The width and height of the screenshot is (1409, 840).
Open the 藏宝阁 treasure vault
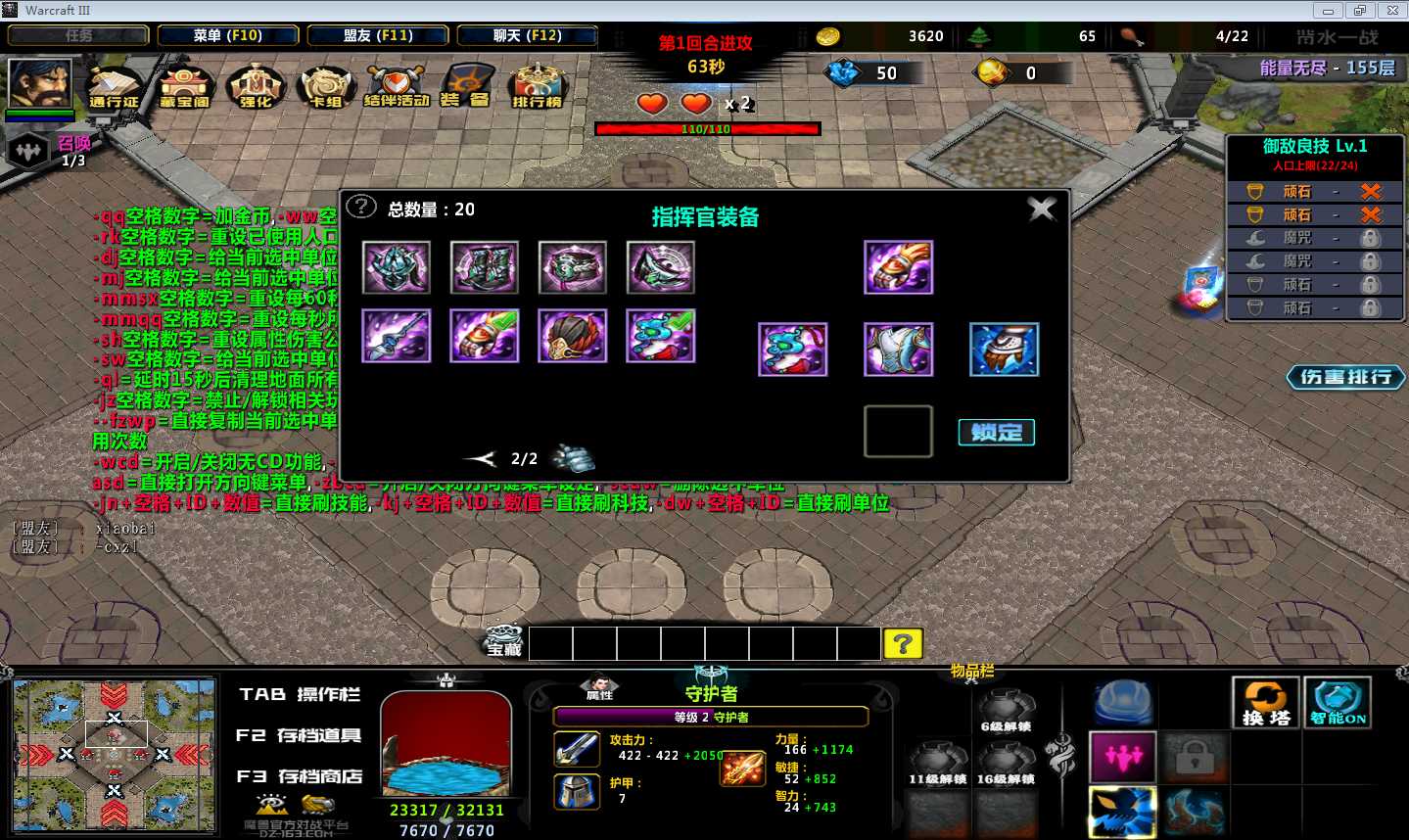pos(187,87)
